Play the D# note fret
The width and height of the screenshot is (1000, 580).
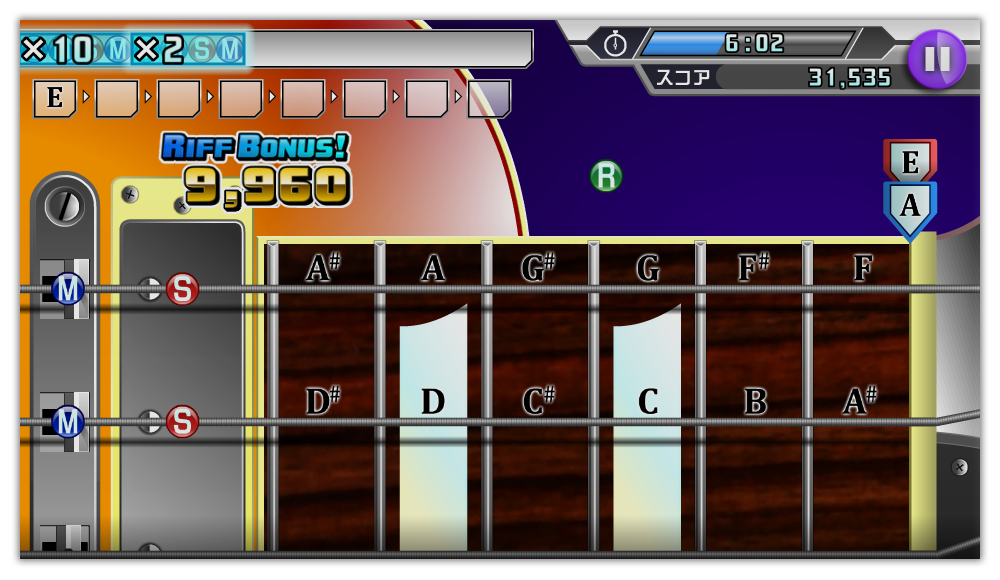(322, 401)
